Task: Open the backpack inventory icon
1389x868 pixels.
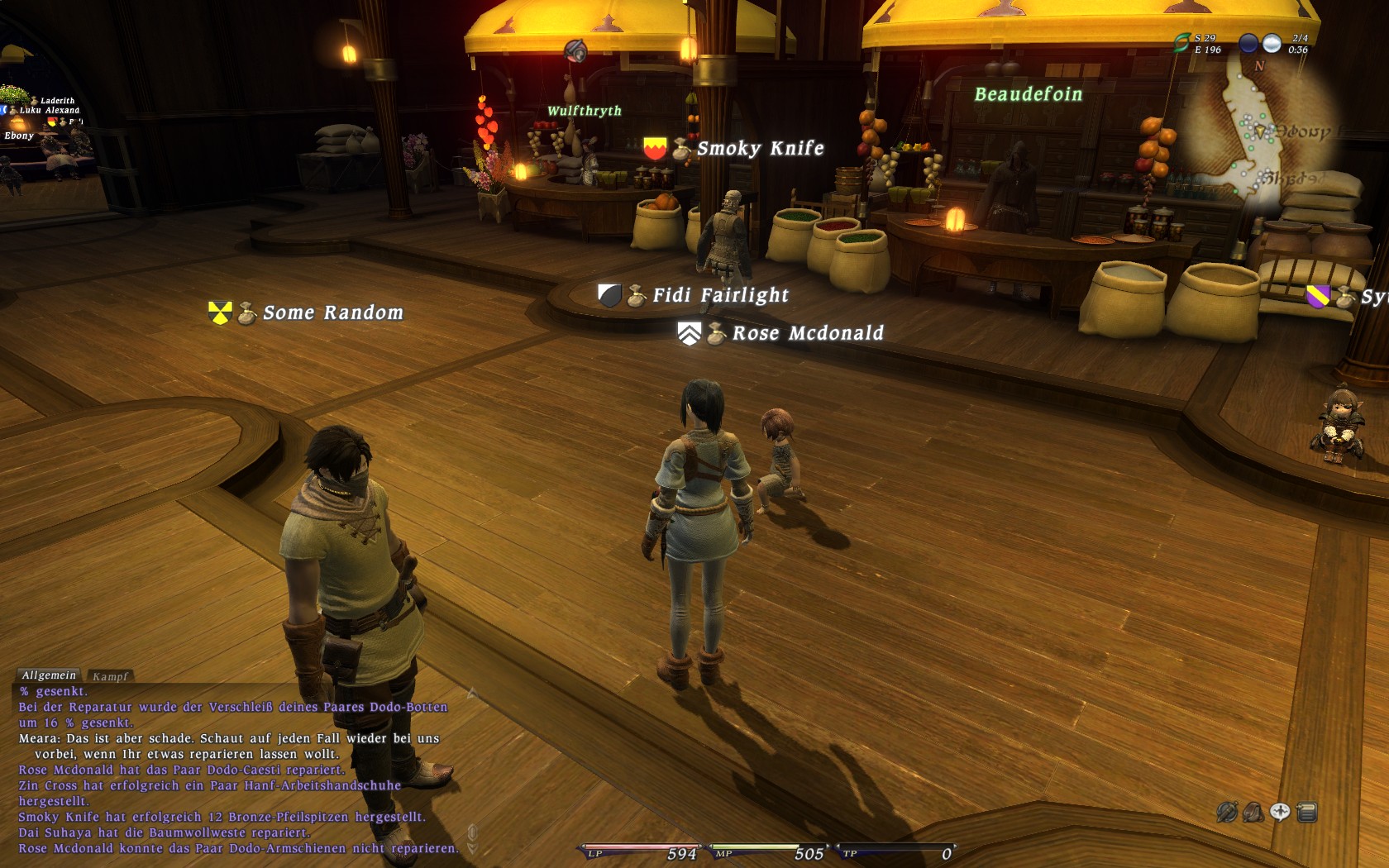Action: coord(1253,813)
